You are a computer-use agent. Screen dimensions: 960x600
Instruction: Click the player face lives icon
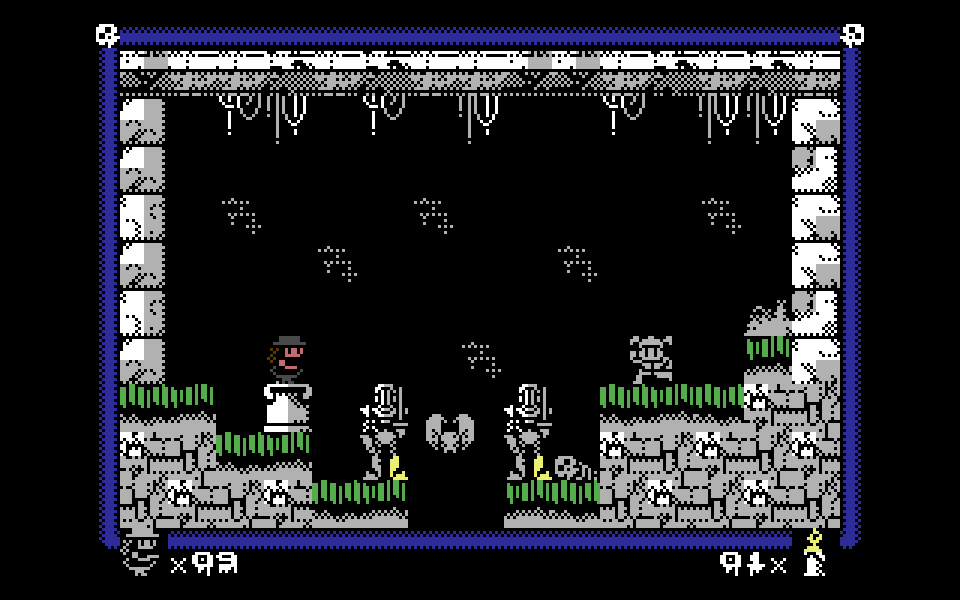pyautogui.click(x=141, y=555)
